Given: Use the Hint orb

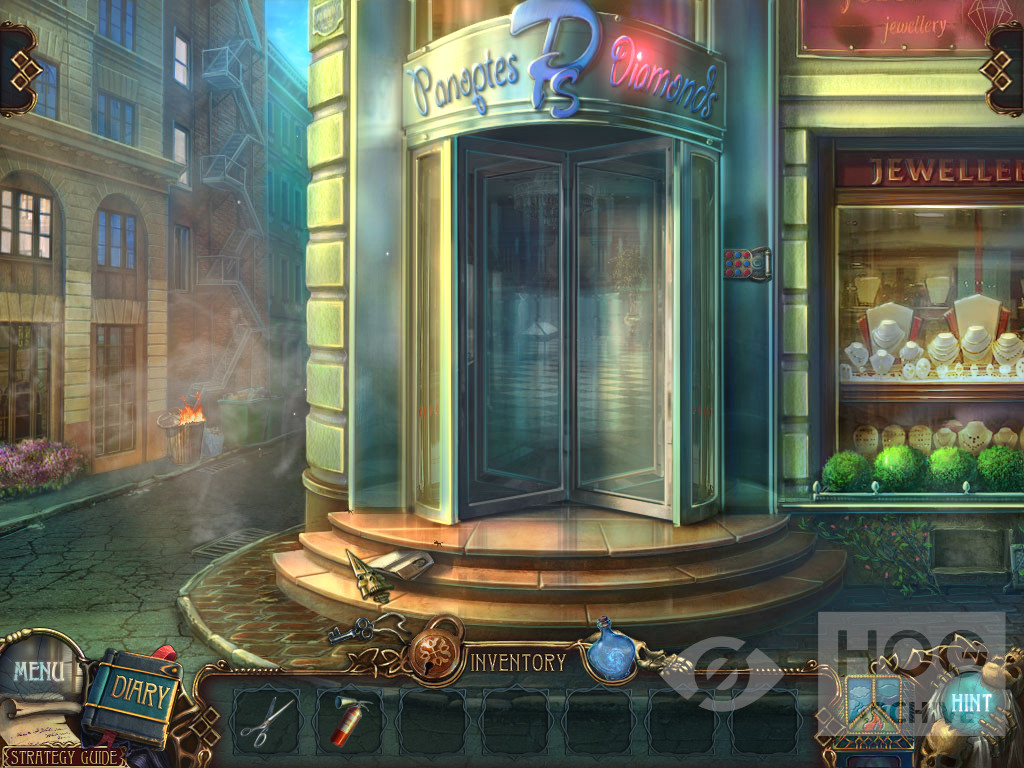Looking at the screenshot, I should tap(969, 701).
